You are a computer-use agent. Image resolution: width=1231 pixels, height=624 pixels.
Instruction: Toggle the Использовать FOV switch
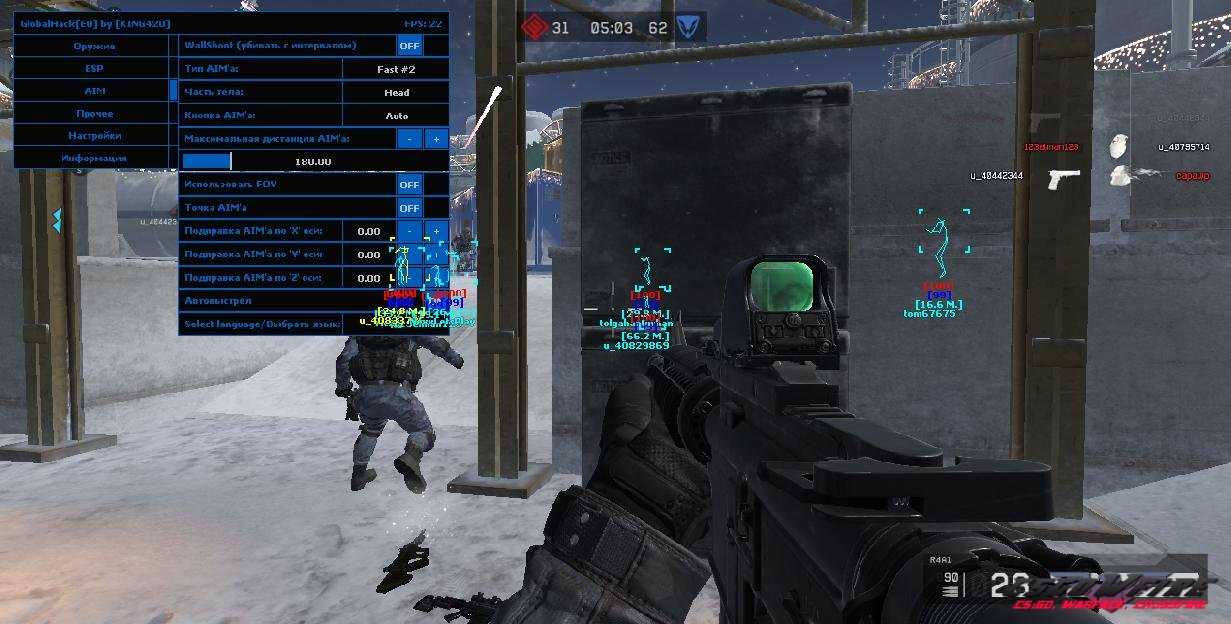[x=409, y=185]
